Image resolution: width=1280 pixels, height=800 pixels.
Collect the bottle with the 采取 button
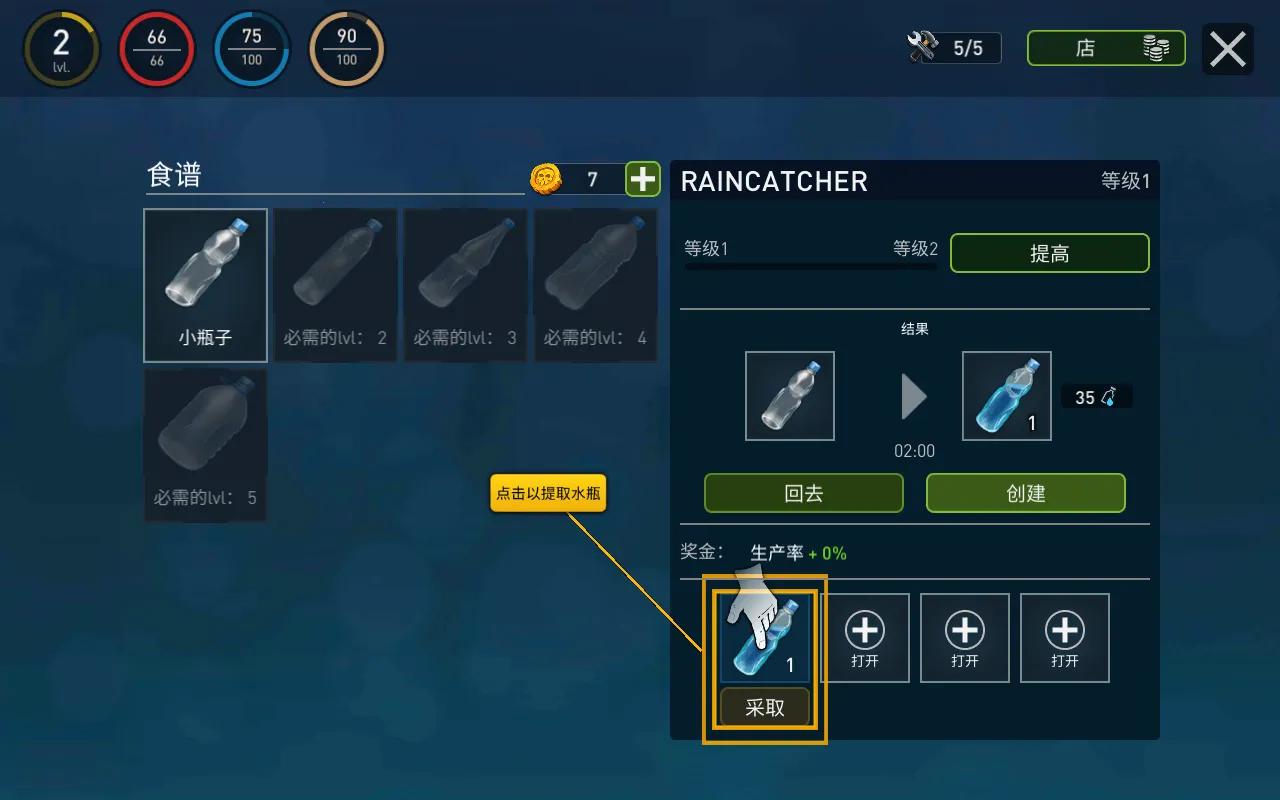[764, 706]
